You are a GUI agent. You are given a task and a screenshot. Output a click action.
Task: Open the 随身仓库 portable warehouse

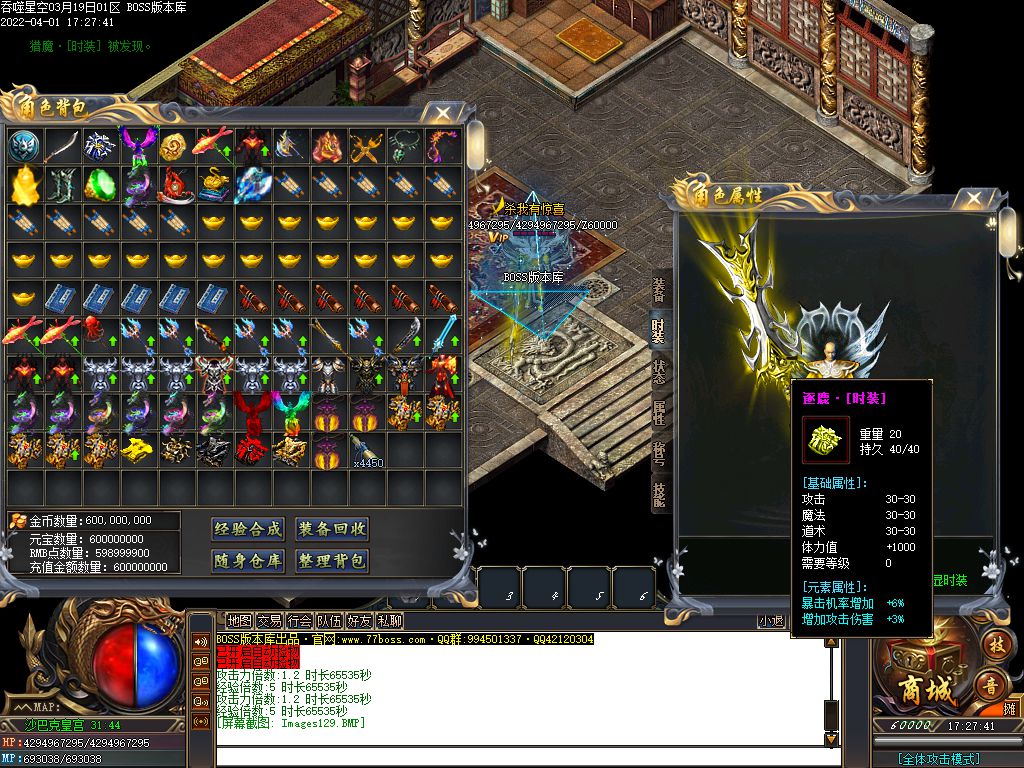pyautogui.click(x=248, y=561)
